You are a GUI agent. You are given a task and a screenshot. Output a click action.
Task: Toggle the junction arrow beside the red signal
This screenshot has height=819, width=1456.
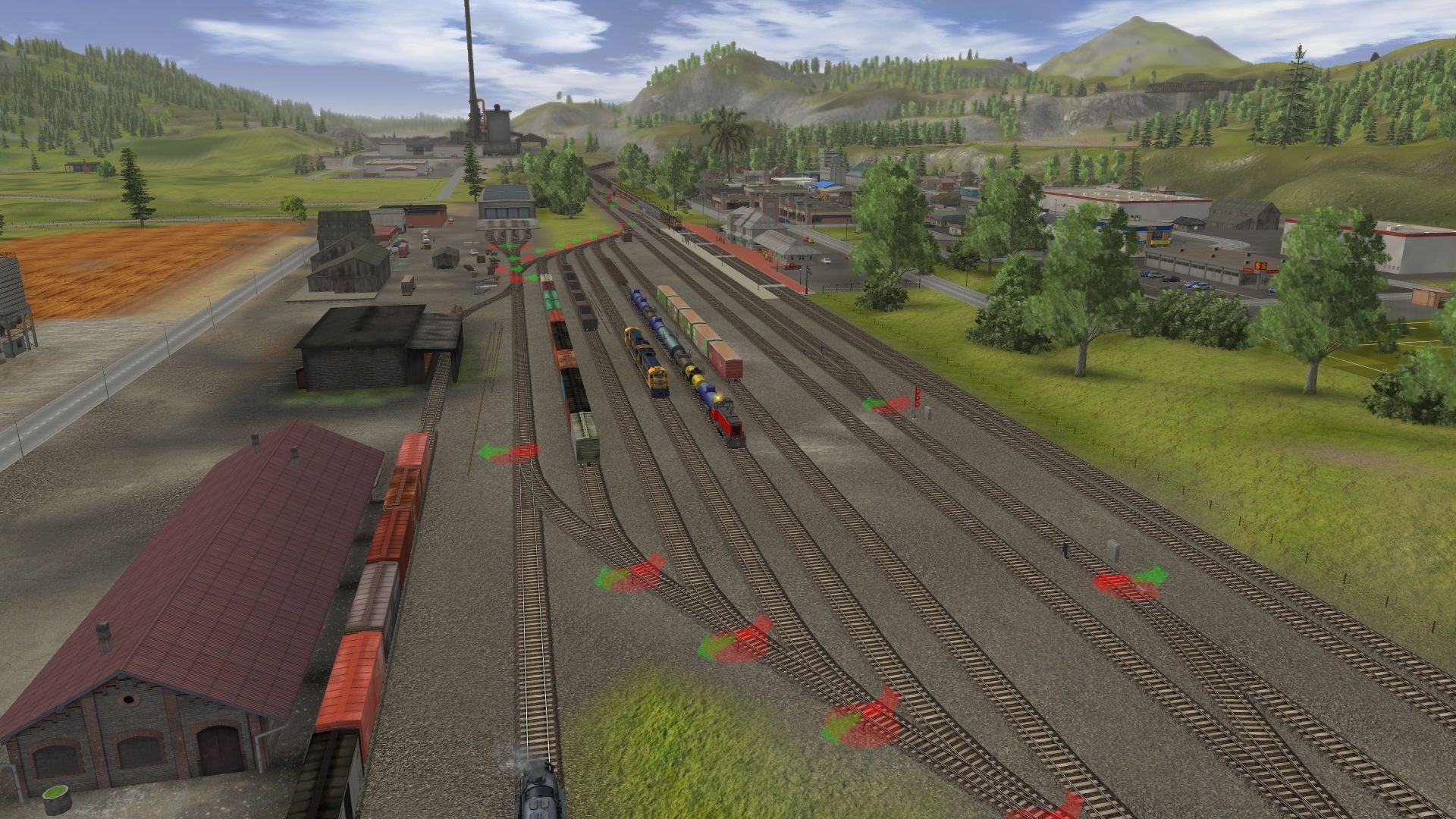click(x=887, y=405)
